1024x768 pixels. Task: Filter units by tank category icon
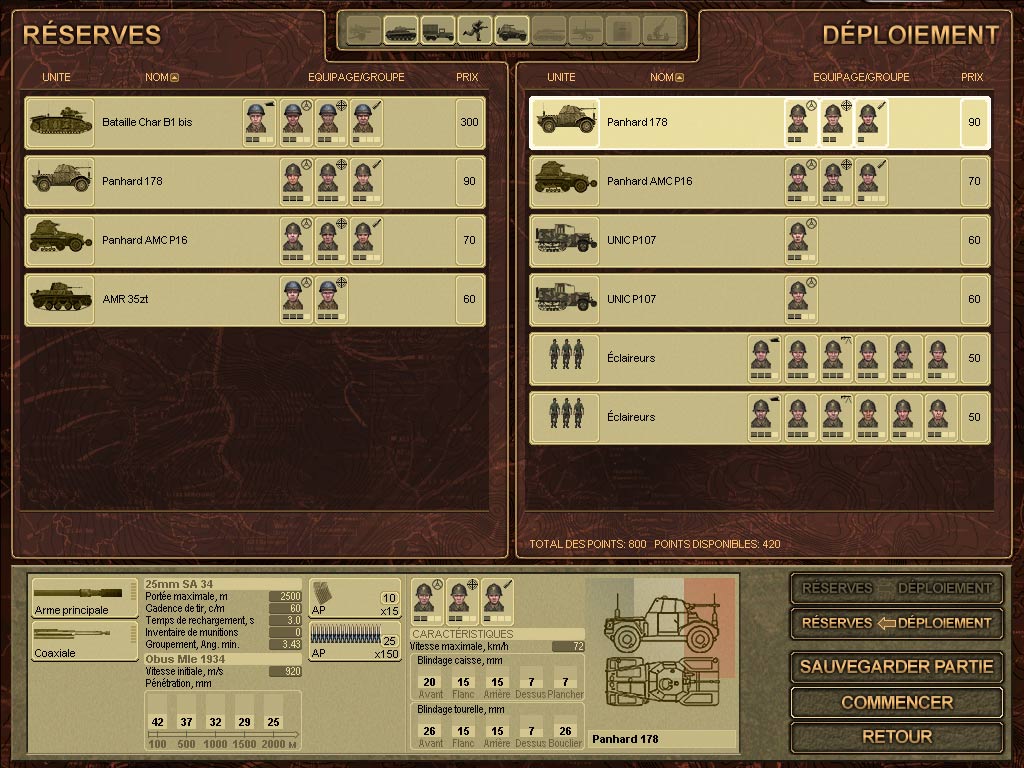(x=401, y=30)
